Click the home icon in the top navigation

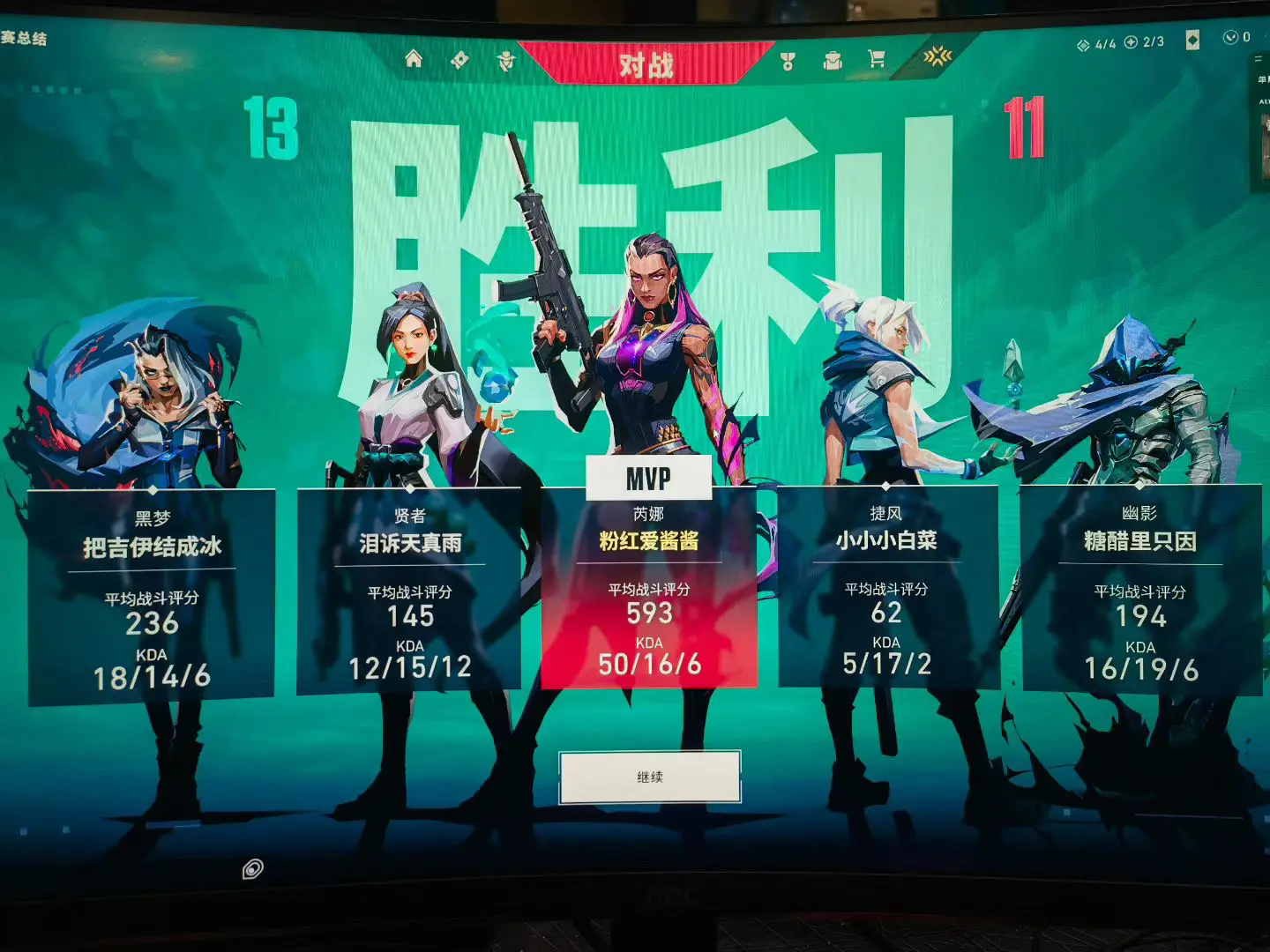pyautogui.click(x=415, y=60)
